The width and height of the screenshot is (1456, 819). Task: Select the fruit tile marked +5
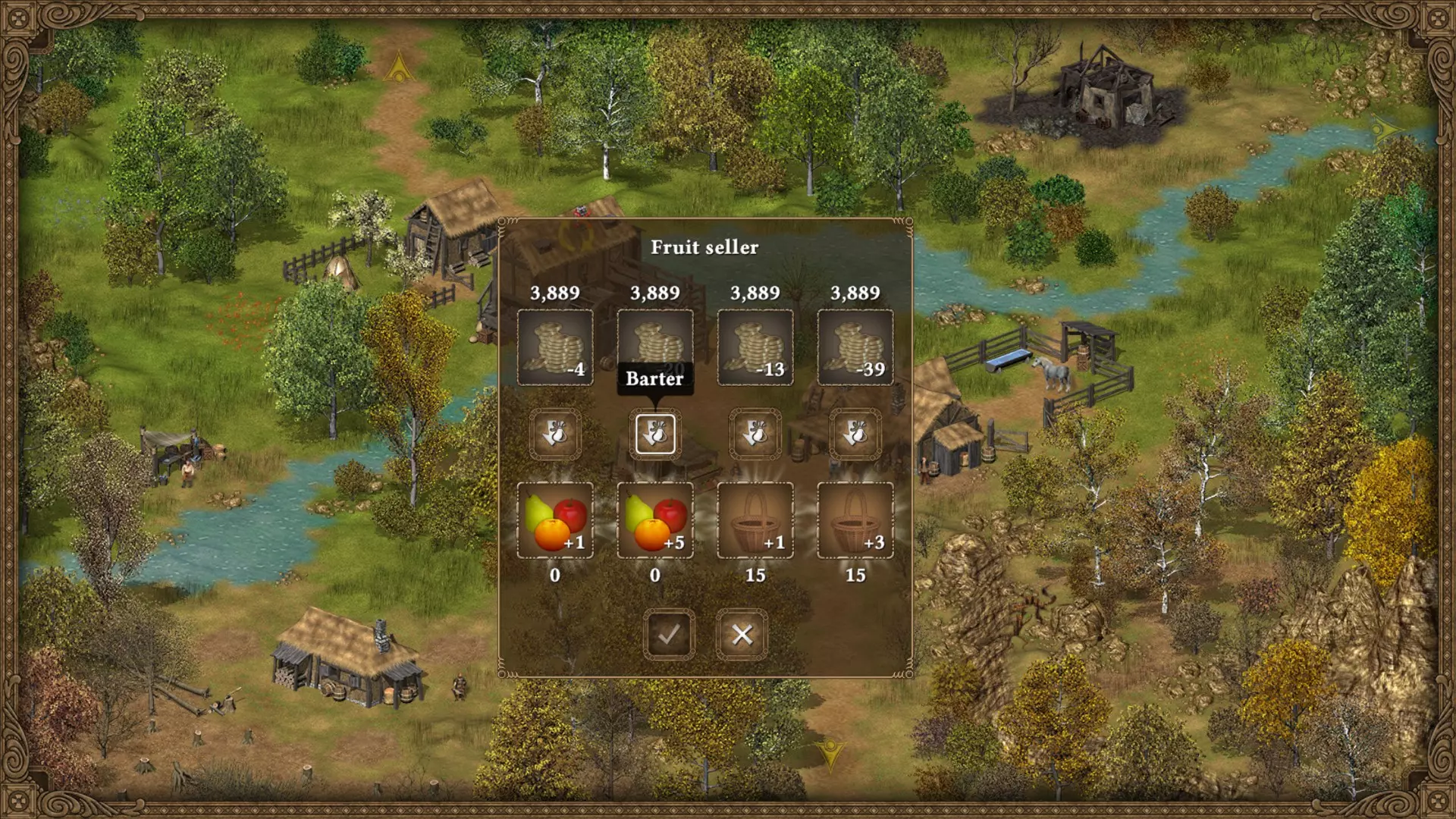[x=655, y=520]
